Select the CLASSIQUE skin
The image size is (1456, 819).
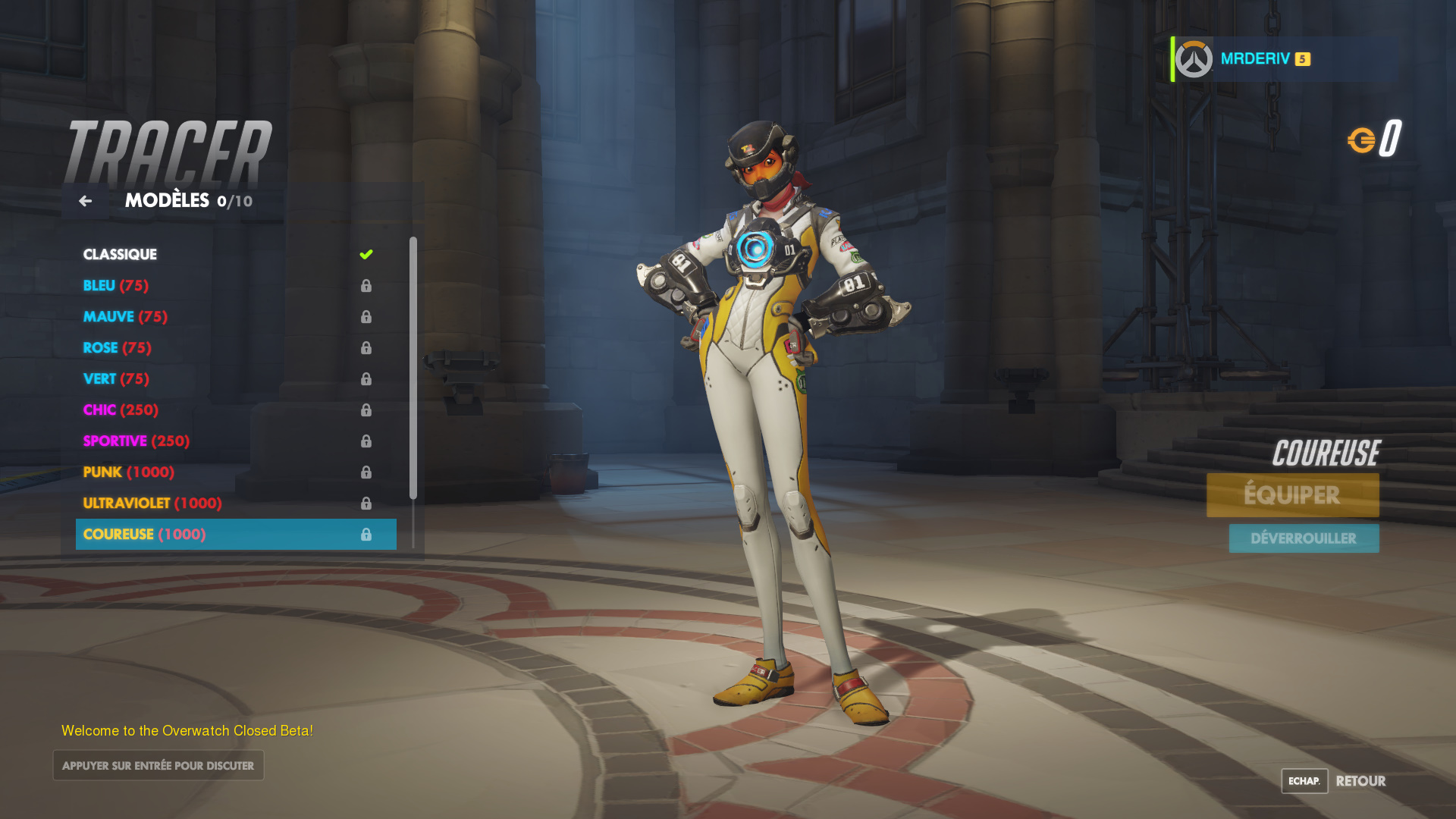pos(120,253)
